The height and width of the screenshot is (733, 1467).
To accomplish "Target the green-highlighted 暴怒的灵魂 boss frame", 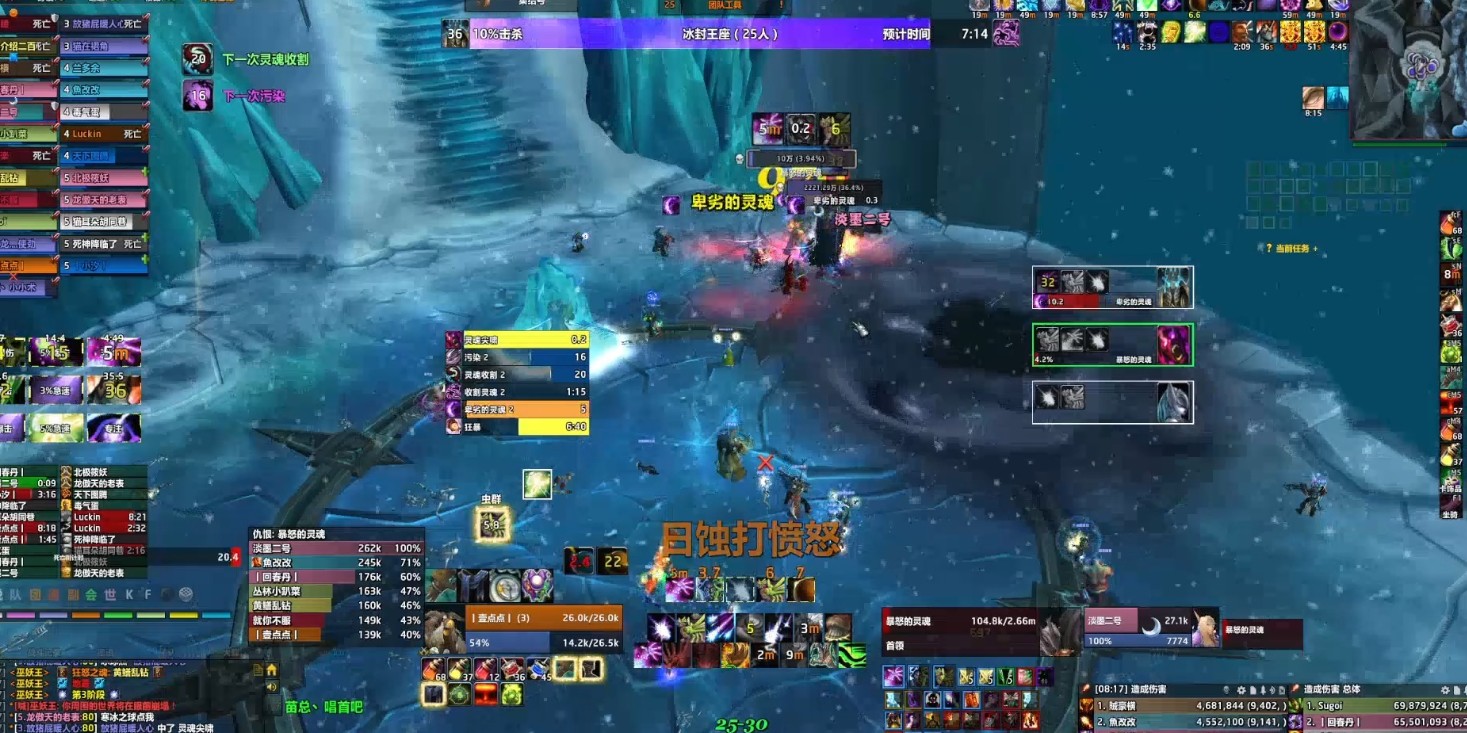I will tap(1112, 345).
